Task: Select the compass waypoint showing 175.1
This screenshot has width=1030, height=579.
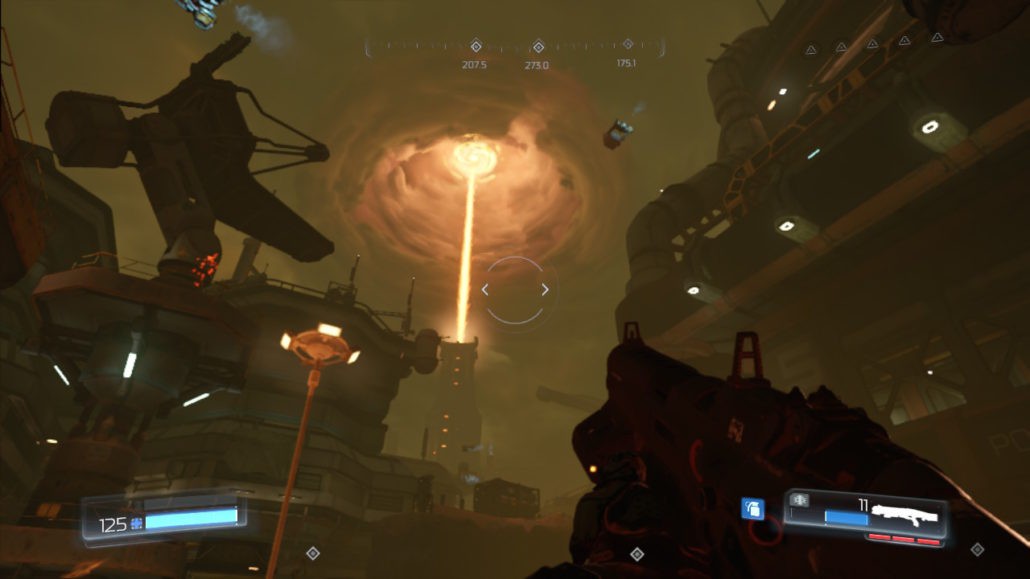Action: click(x=627, y=44)
